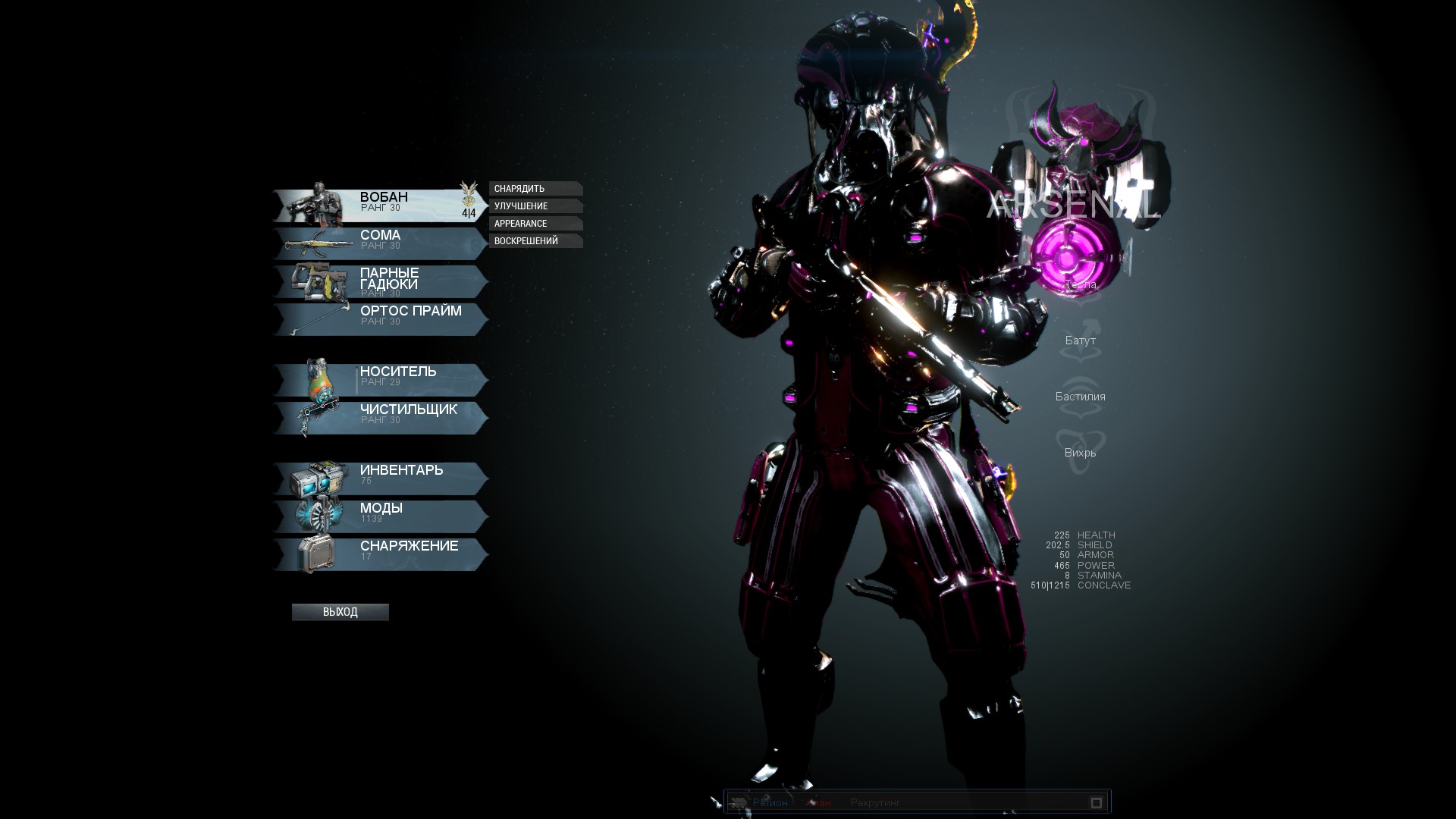1456x819 pixels.
Task: Open the APPEARANCE customization option
Action: [x=535, y=224]
